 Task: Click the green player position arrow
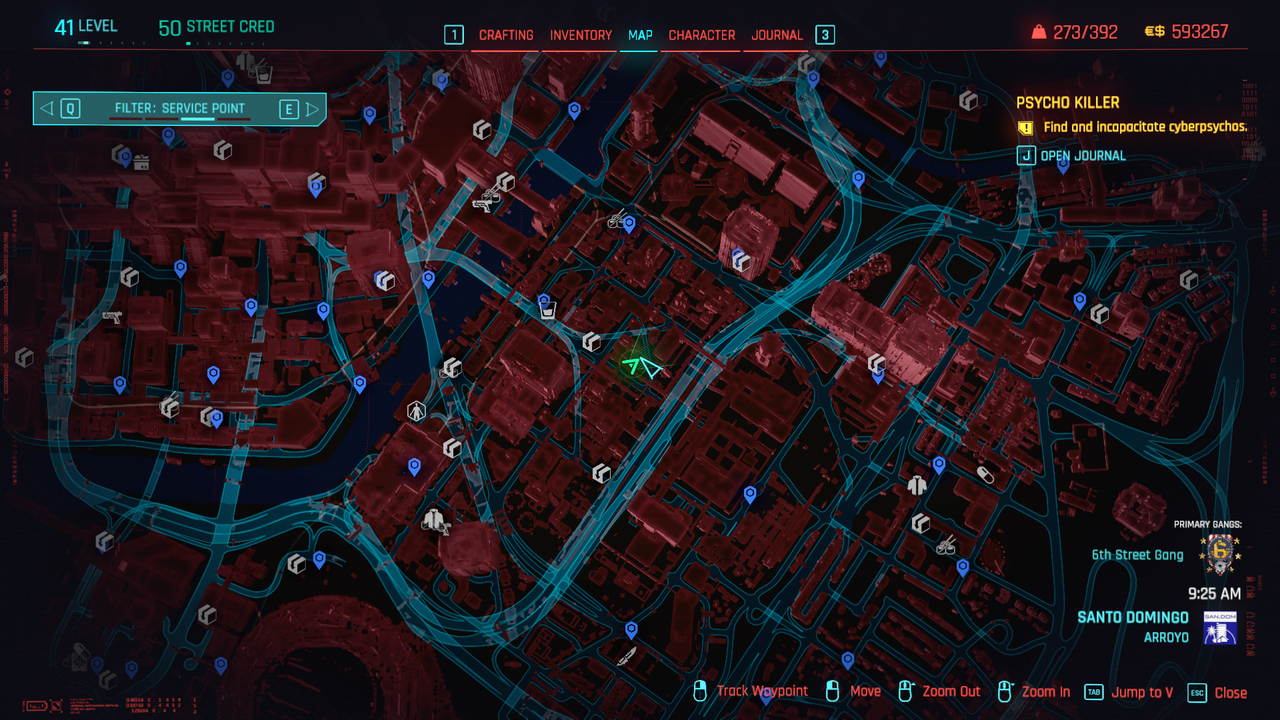point(640,367)
